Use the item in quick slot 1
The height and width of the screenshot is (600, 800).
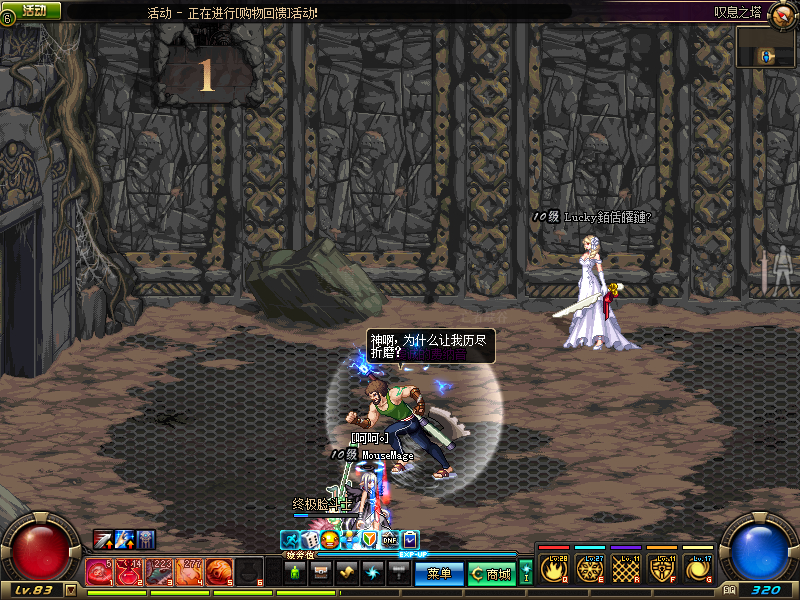pyautogui.click(x=99, y=572)
